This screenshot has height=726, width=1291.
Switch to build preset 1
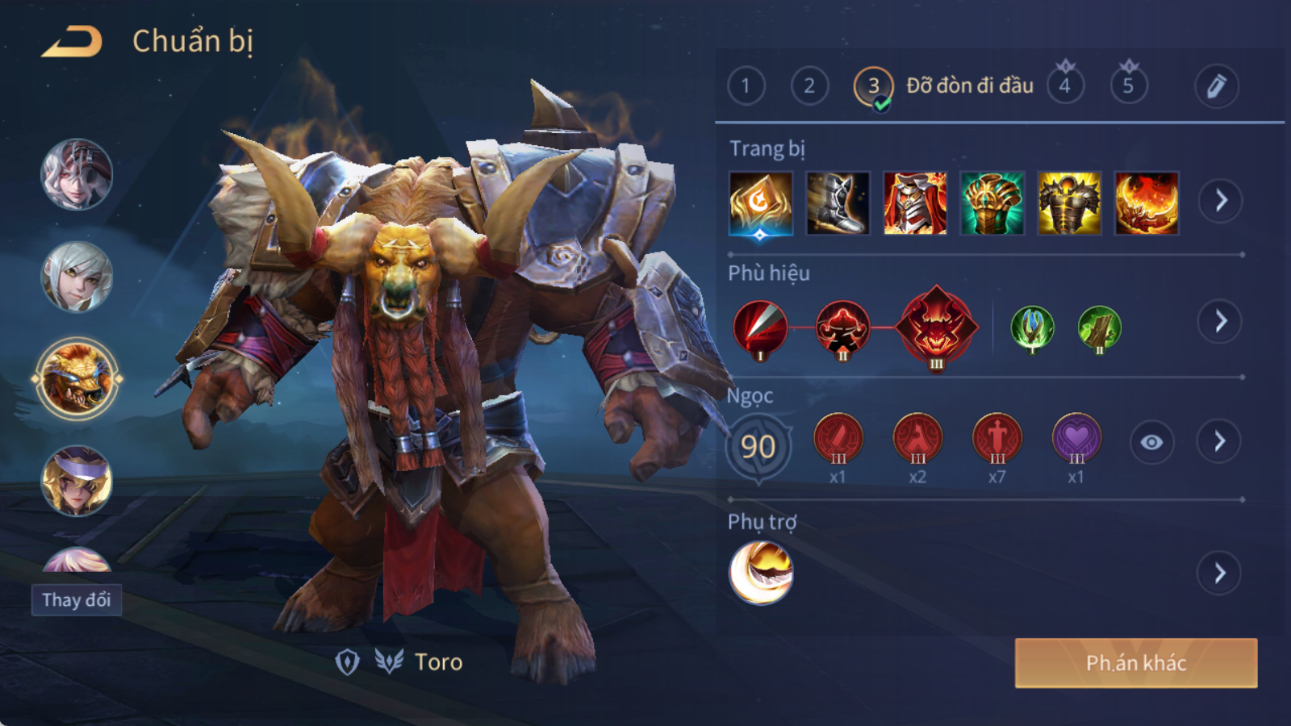[746, 86]
